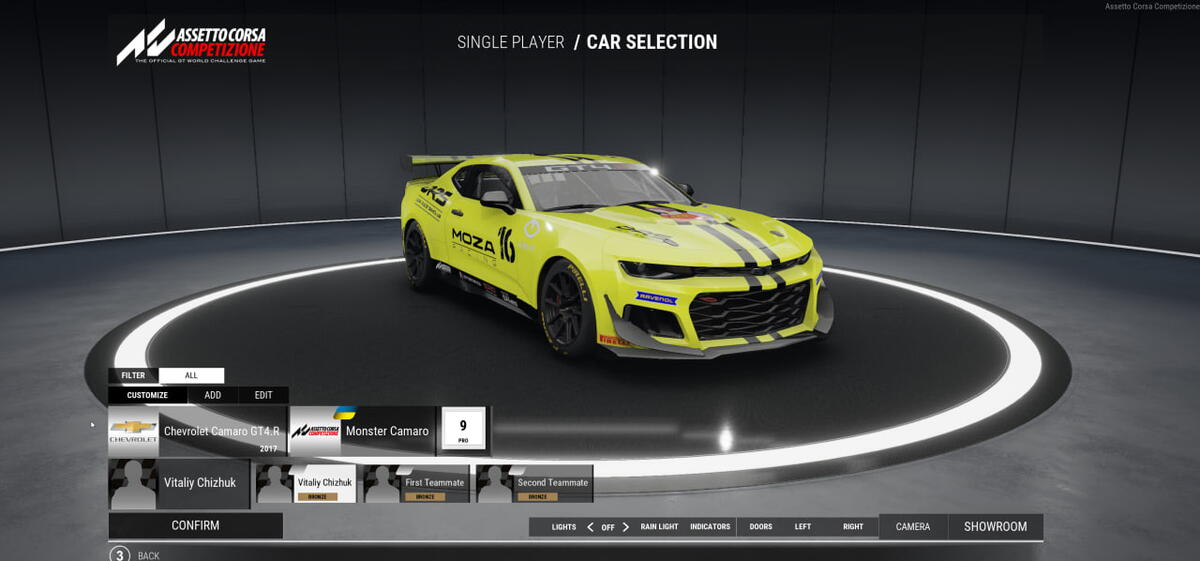The image size is (1200, 561).
Task: Open the Customize tab
Action: [147, 395]
